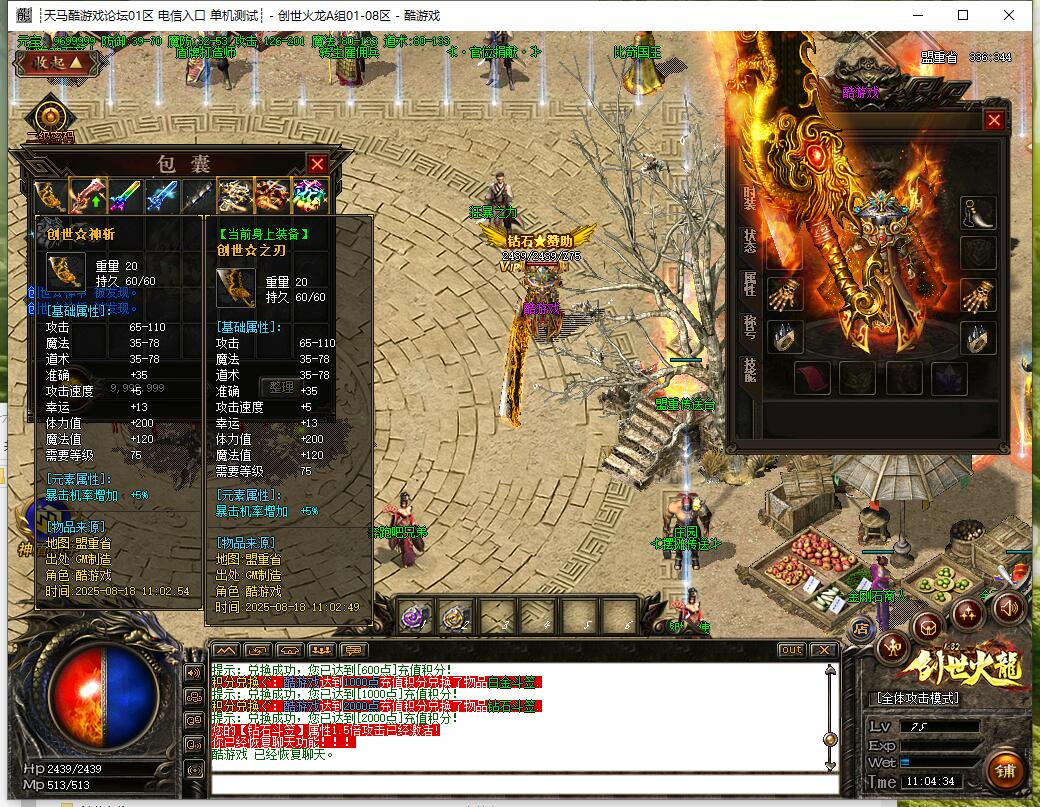The image size is (1040, 807).
Task: Show the 属性 attributes tab
Action: pyautogui.click(x=750, y=284)
